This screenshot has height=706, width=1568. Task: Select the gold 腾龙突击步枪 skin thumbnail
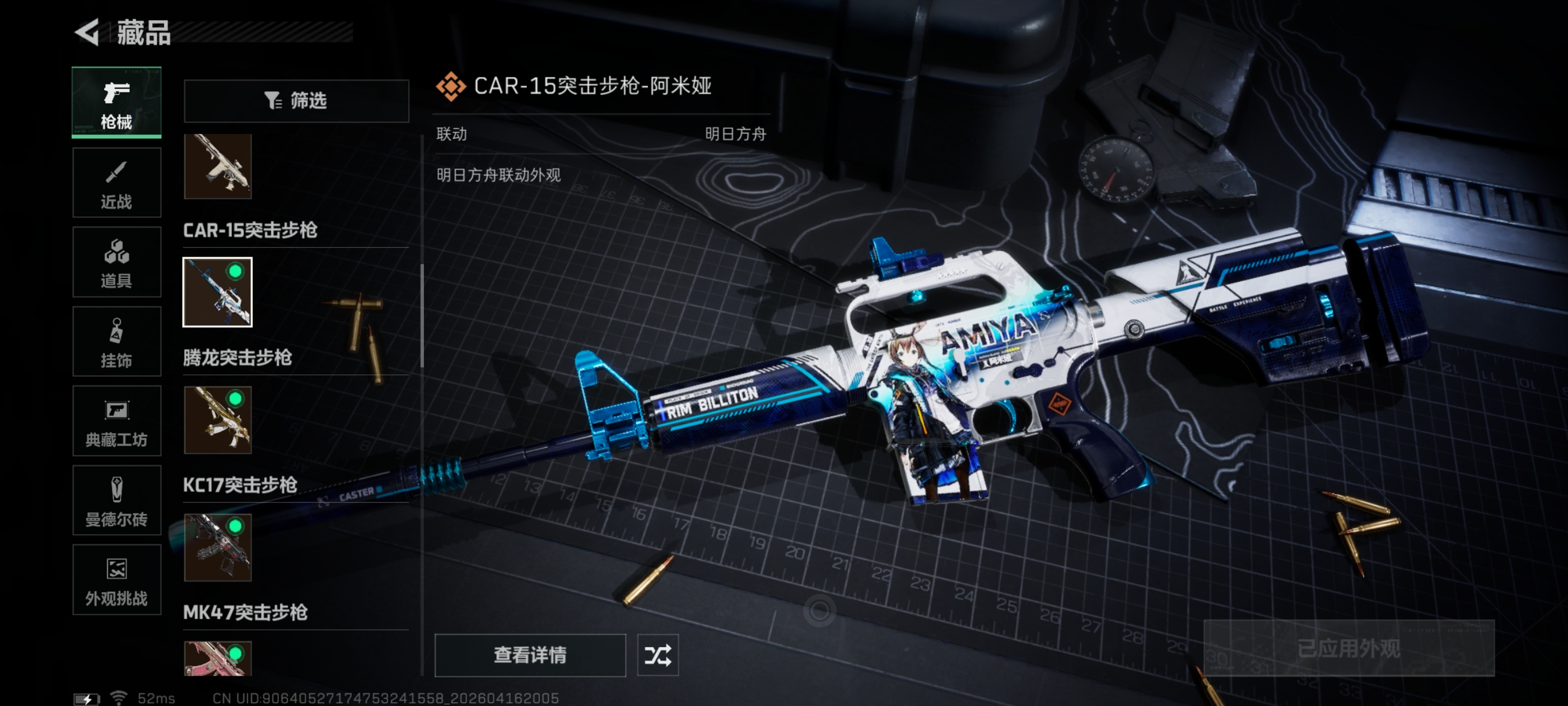[218, 420]
